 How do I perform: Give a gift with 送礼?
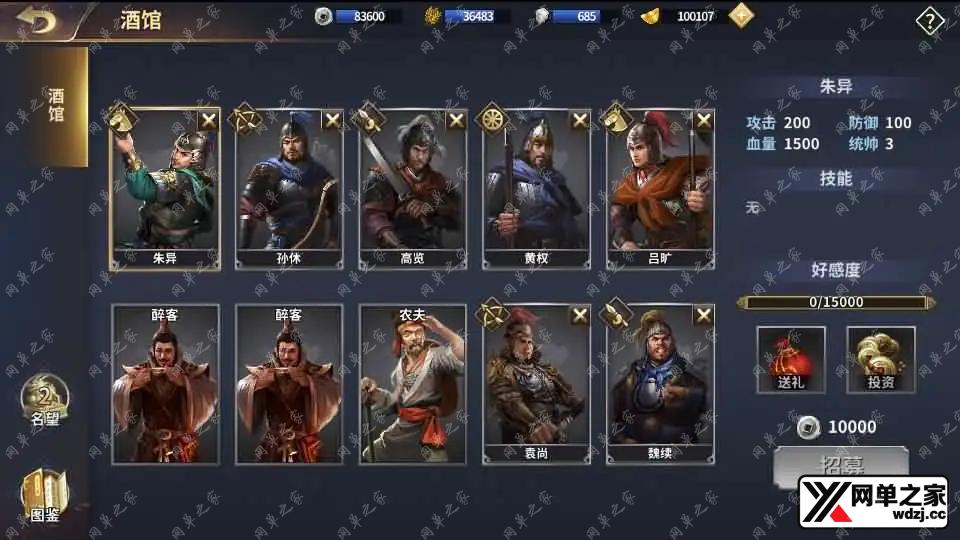click(x=791, y=359)
